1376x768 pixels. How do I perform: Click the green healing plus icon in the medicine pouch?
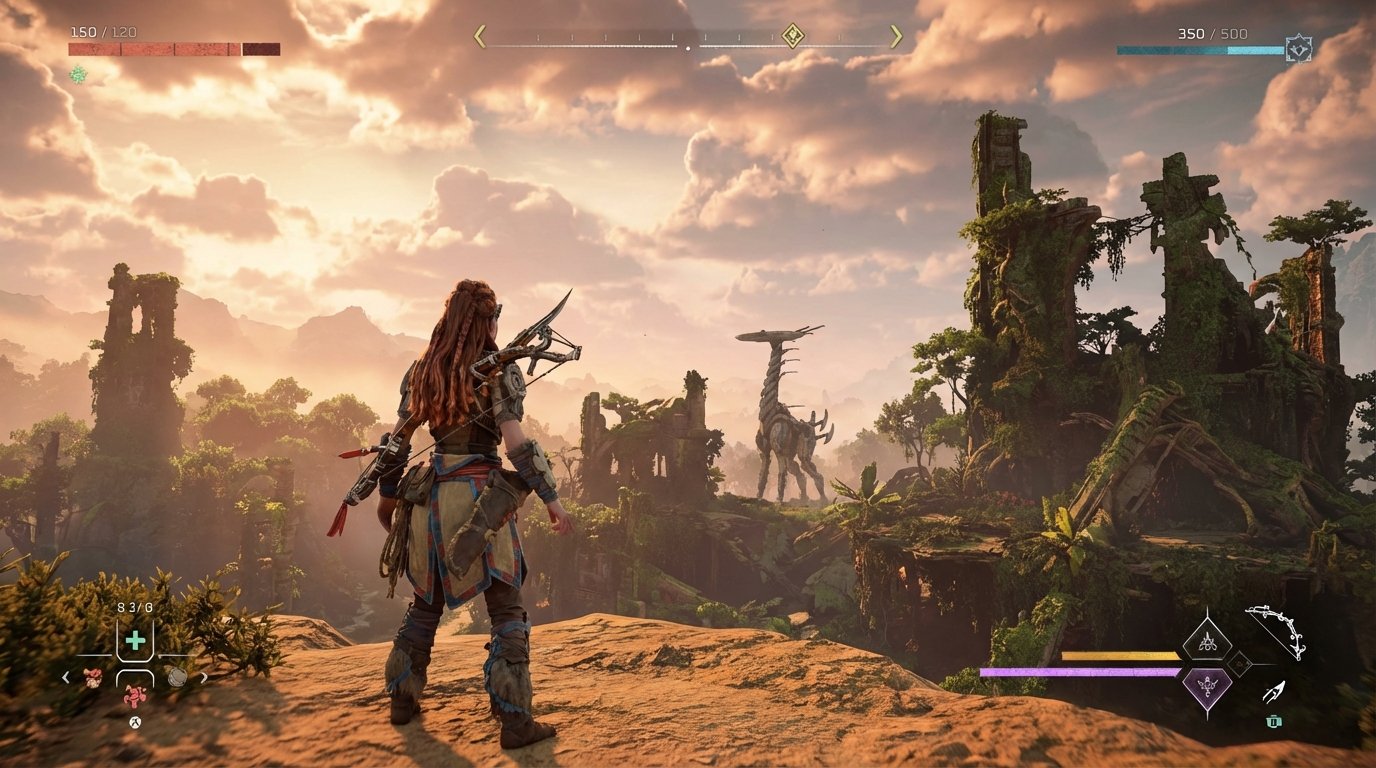134,639
